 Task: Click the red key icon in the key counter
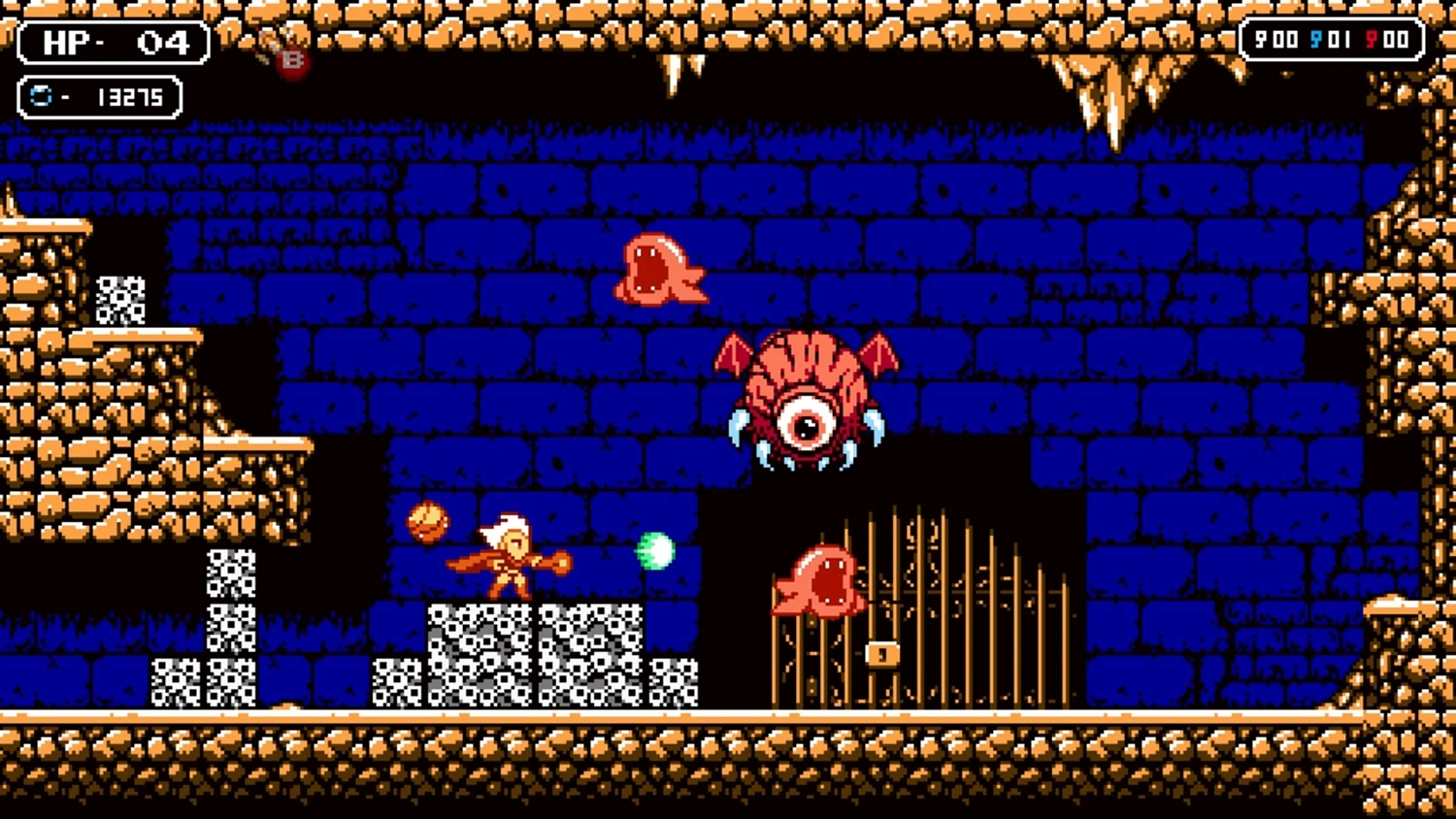(1371, 39)
